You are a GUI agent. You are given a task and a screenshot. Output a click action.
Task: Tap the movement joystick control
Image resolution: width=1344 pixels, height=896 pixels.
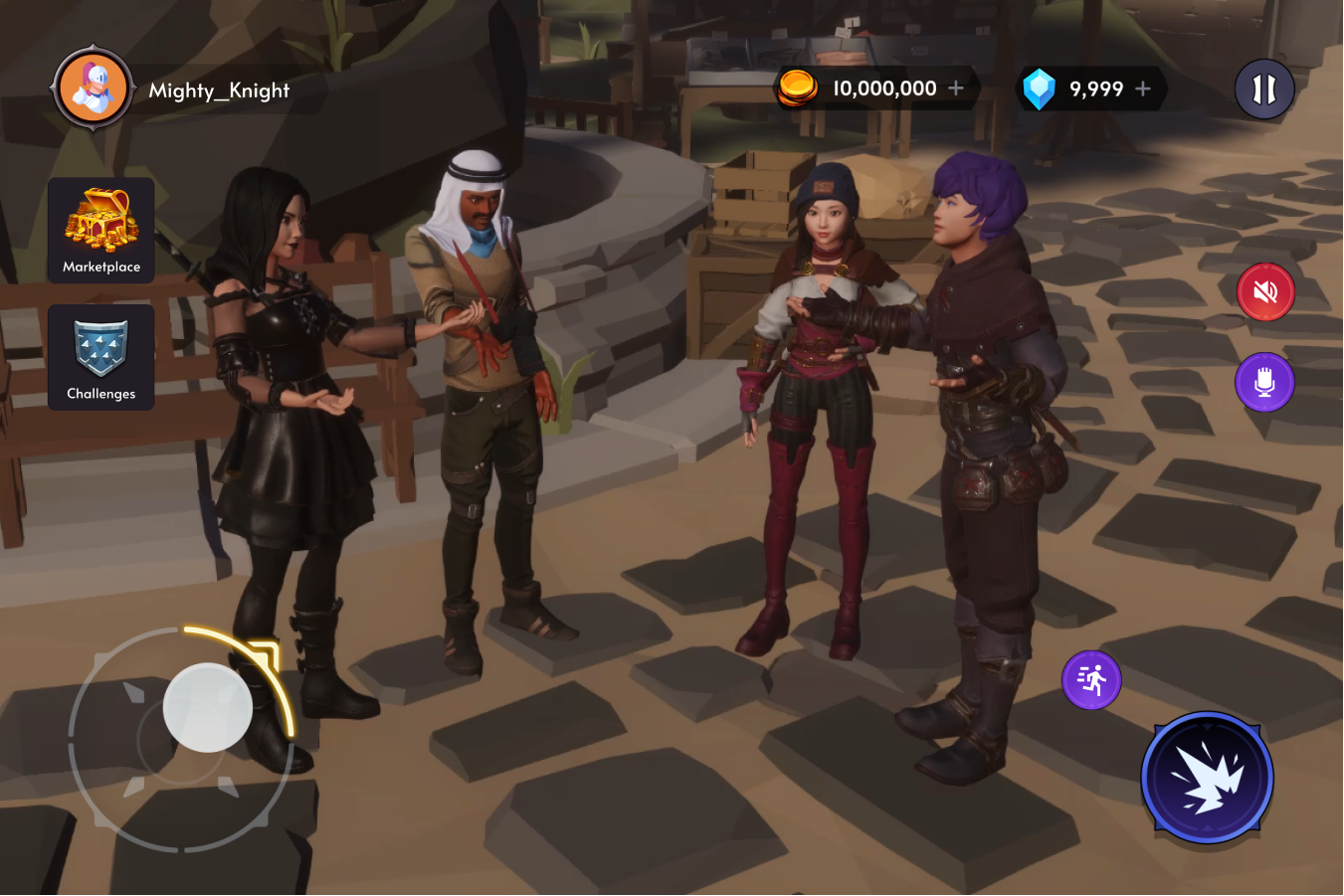click(206, 708)
